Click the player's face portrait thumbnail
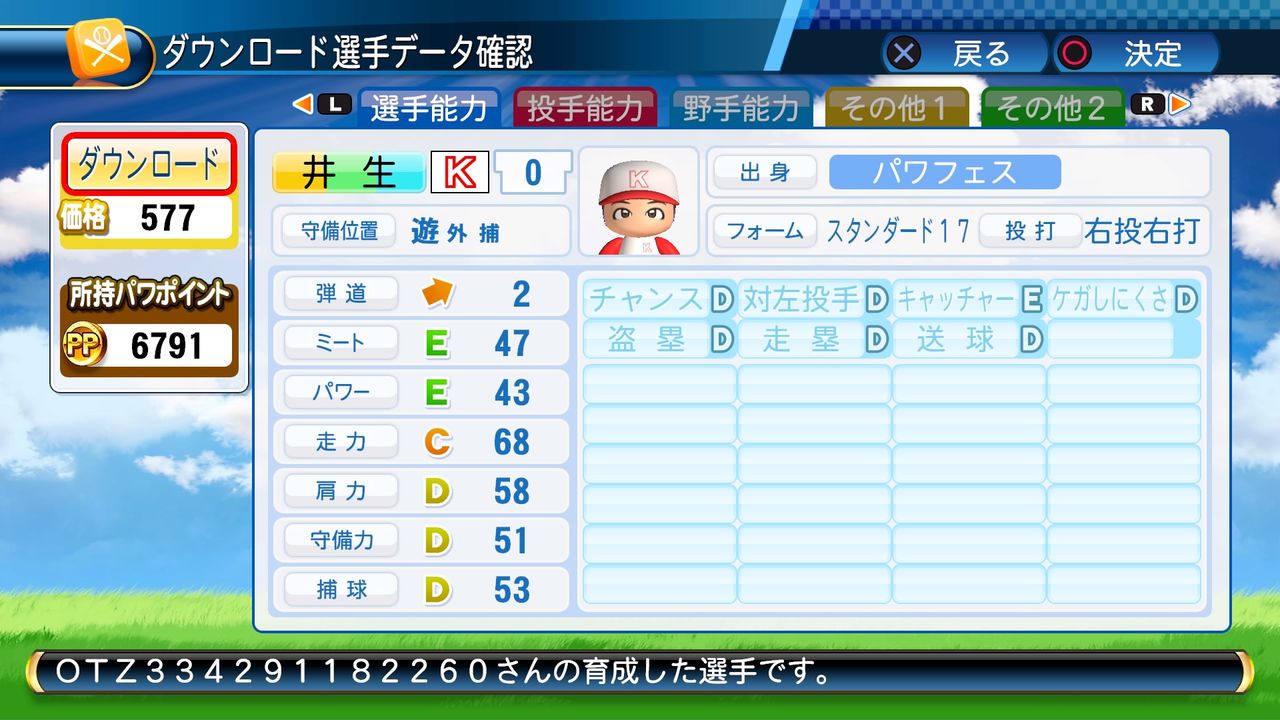Image resolution: width=1280 pixels, height=720 pixels. point(638,203)
